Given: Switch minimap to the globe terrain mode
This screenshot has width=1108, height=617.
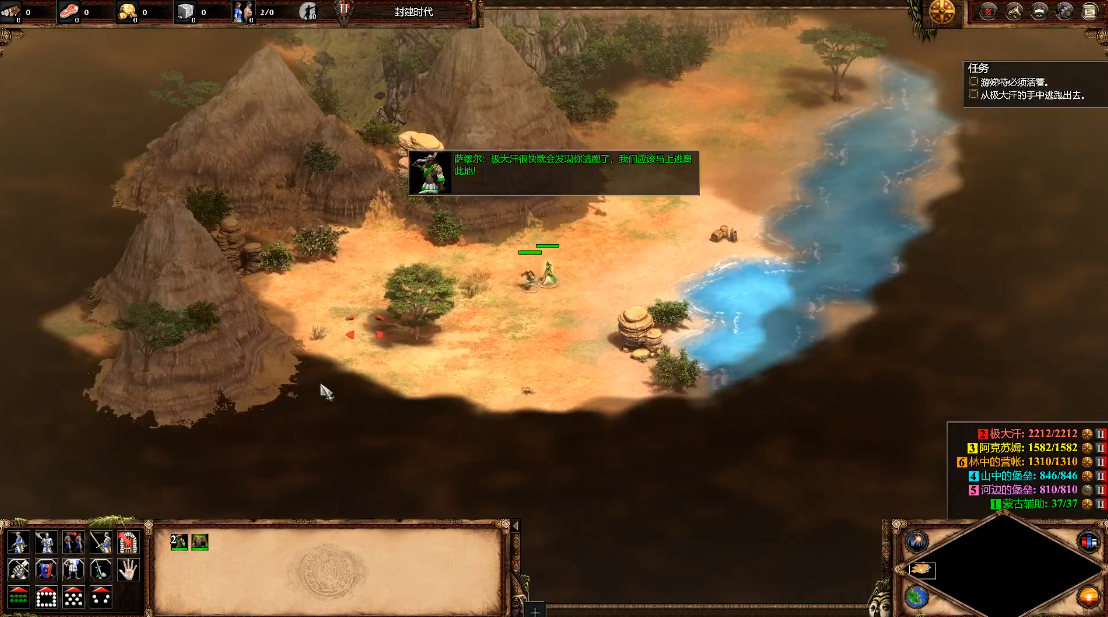Looking at the screenshot, I should click(x=915, y=596).
